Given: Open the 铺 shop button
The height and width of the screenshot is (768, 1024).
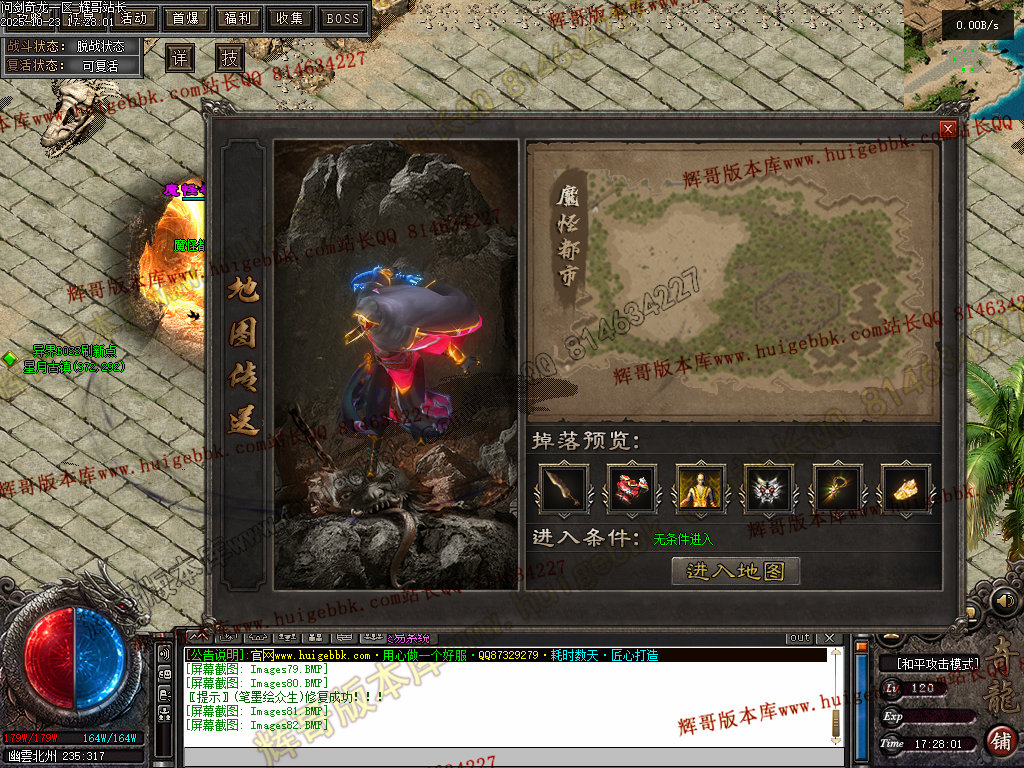Looking at the screenshot, I should point(1000,741).
